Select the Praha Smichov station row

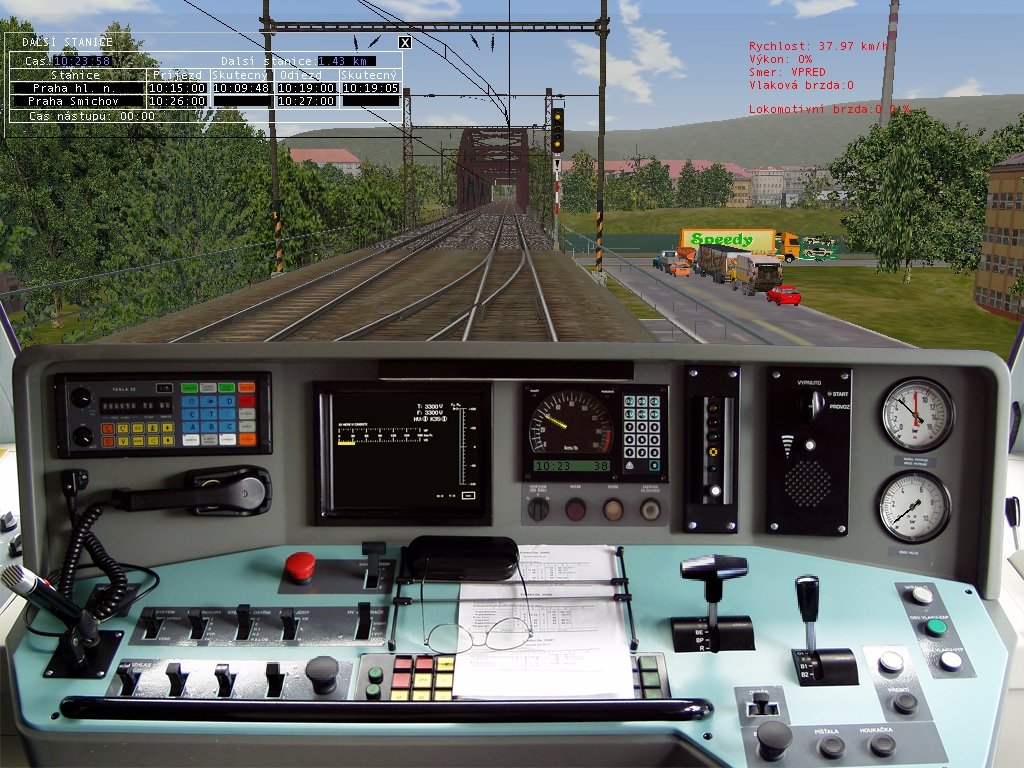73,101
